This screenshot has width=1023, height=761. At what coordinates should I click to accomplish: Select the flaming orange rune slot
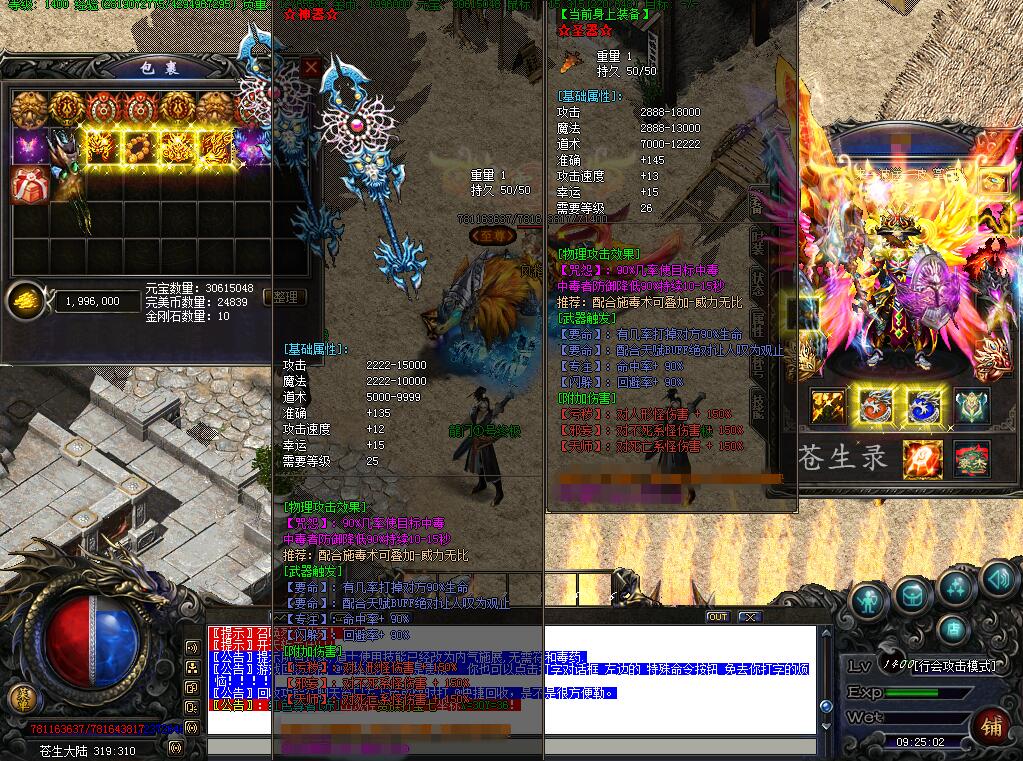click(x=922, y=459)
